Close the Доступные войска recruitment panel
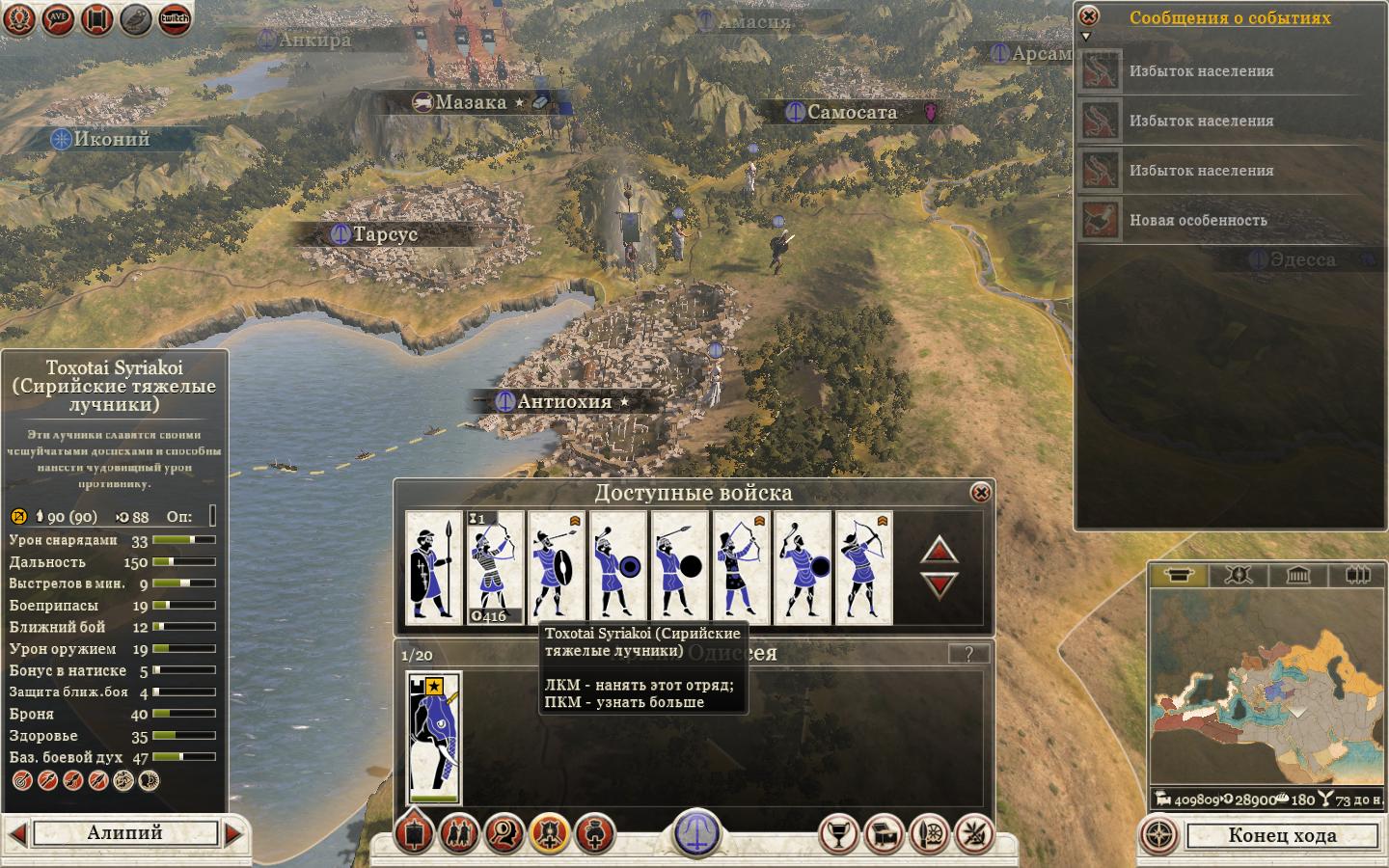 pos(980,493)
